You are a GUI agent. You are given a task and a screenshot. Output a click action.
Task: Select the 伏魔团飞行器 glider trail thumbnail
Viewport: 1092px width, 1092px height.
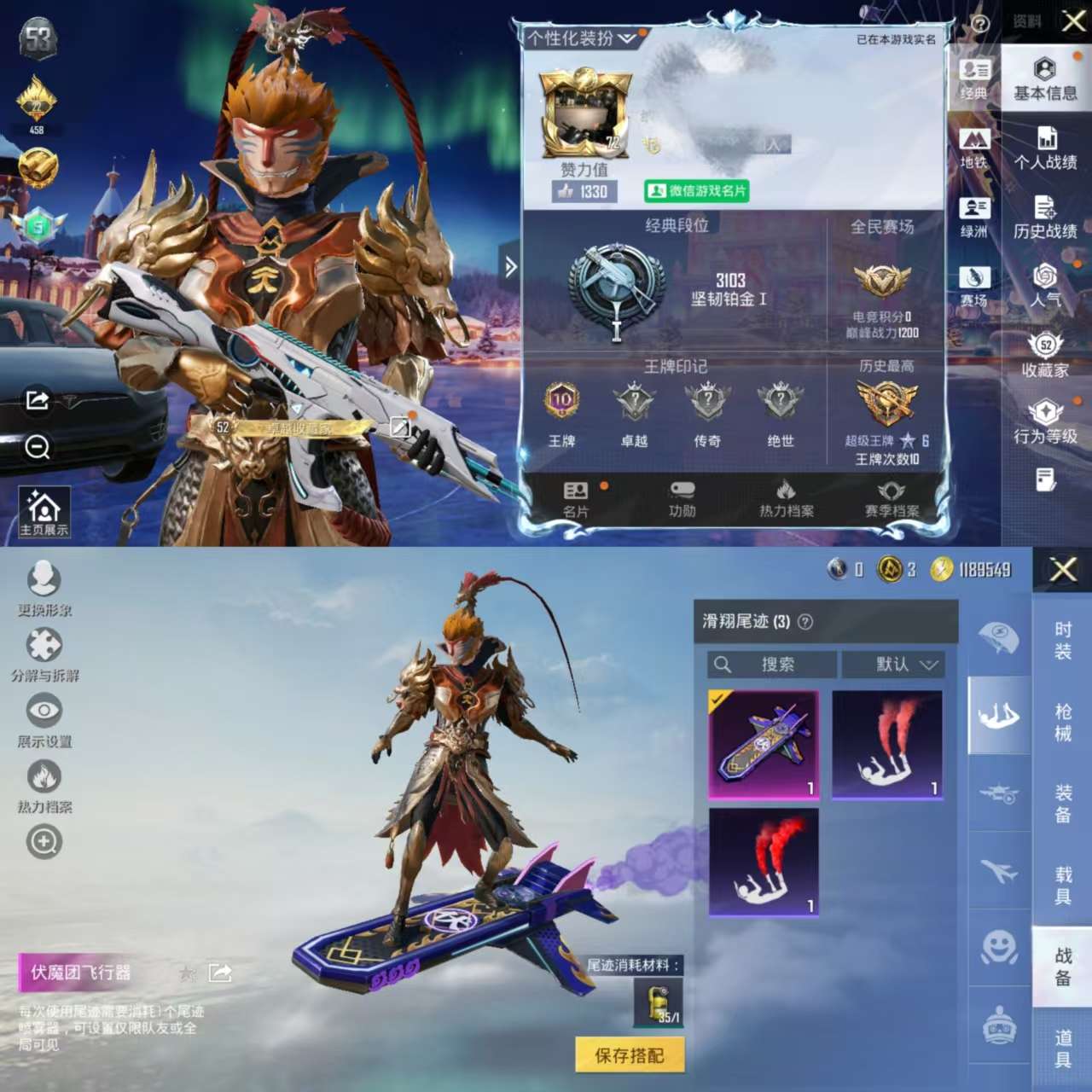tap(764, 745)
